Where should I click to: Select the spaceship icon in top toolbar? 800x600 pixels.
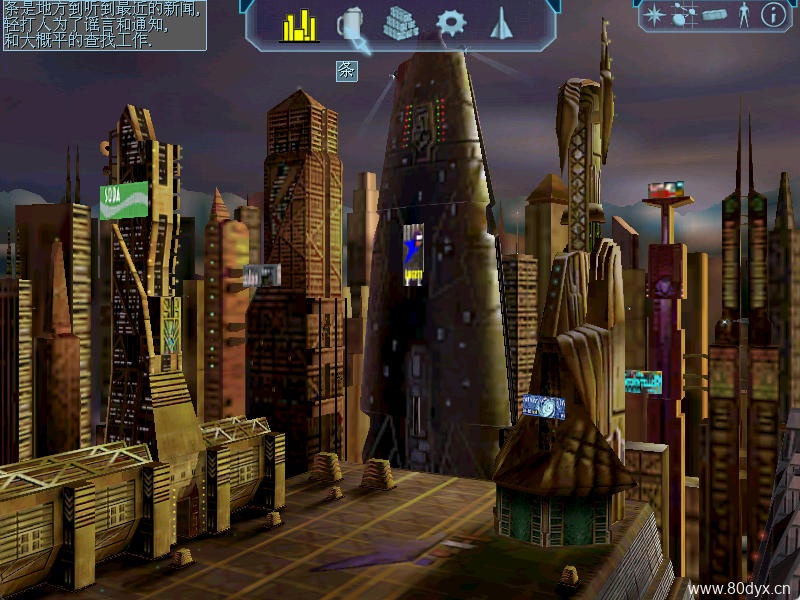[x=501, y=23]
